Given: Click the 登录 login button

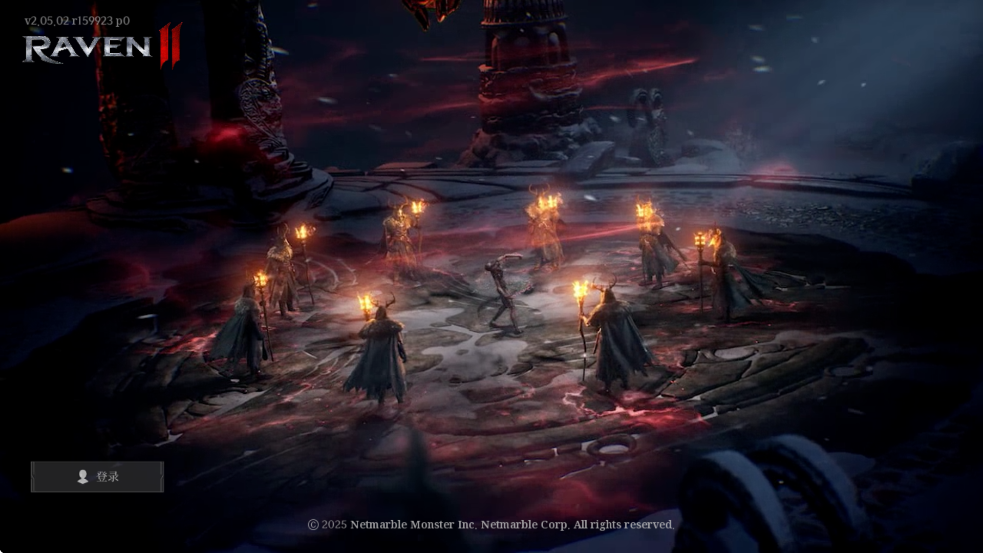Looking at the screenshot, I should click(97, 477).
